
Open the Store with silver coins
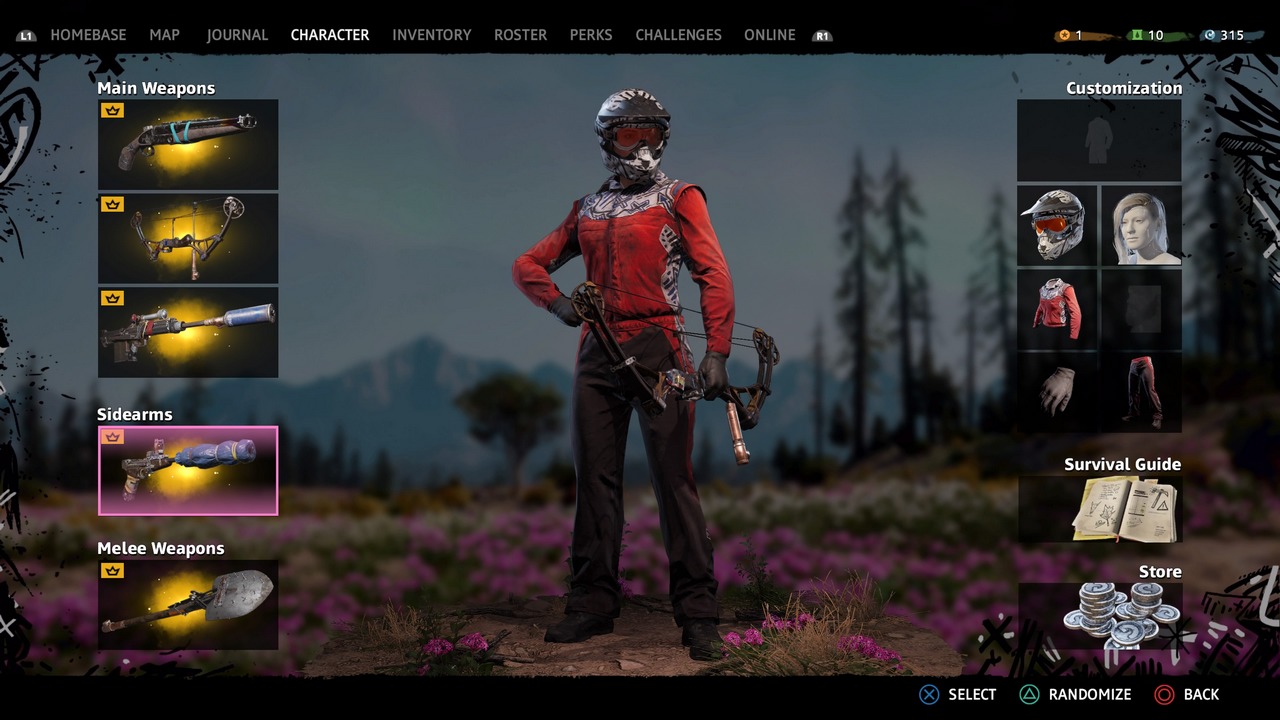click(1100, 615)
